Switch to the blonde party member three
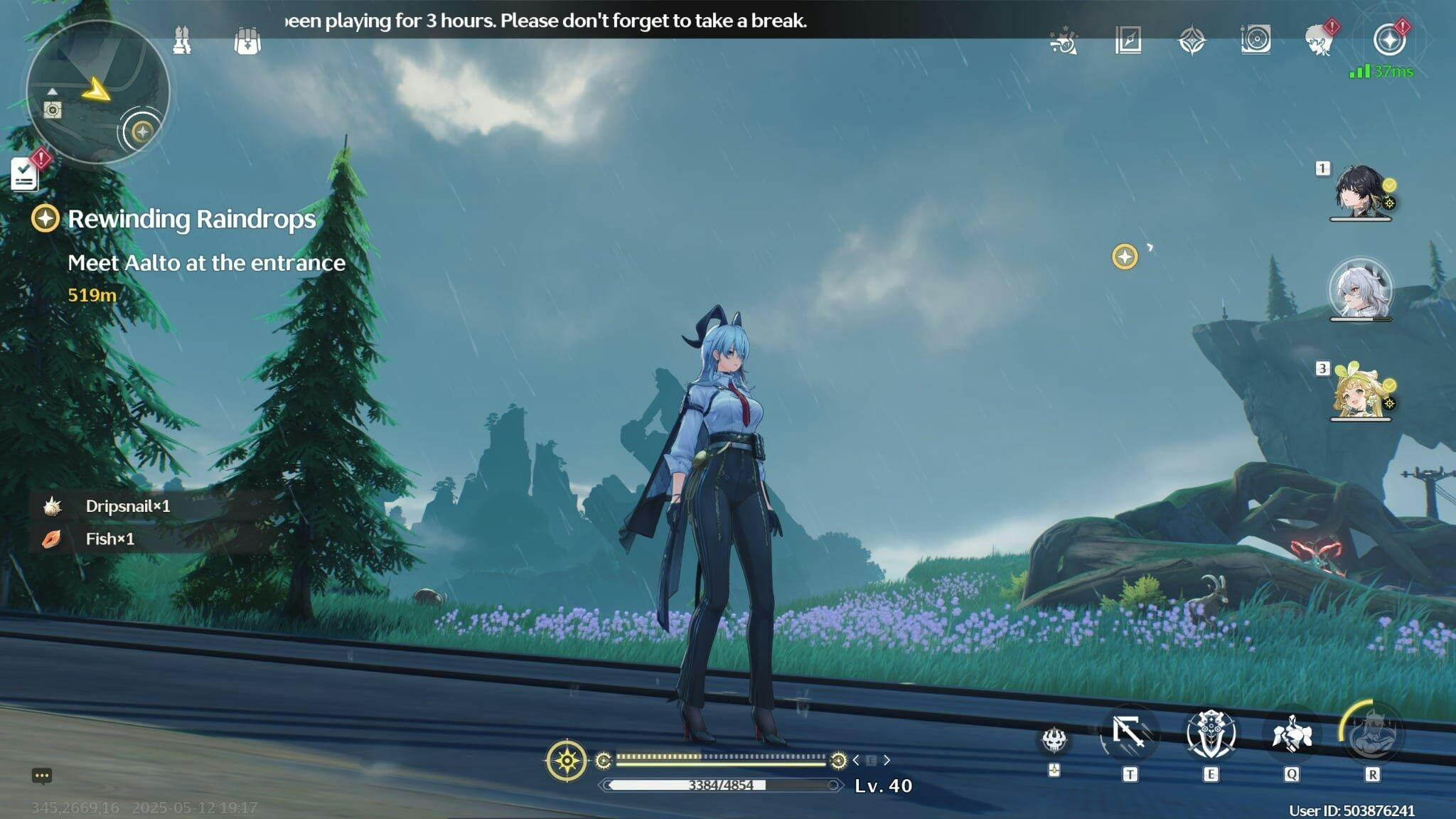The image size is (1456, 819). pos(1360,392)
